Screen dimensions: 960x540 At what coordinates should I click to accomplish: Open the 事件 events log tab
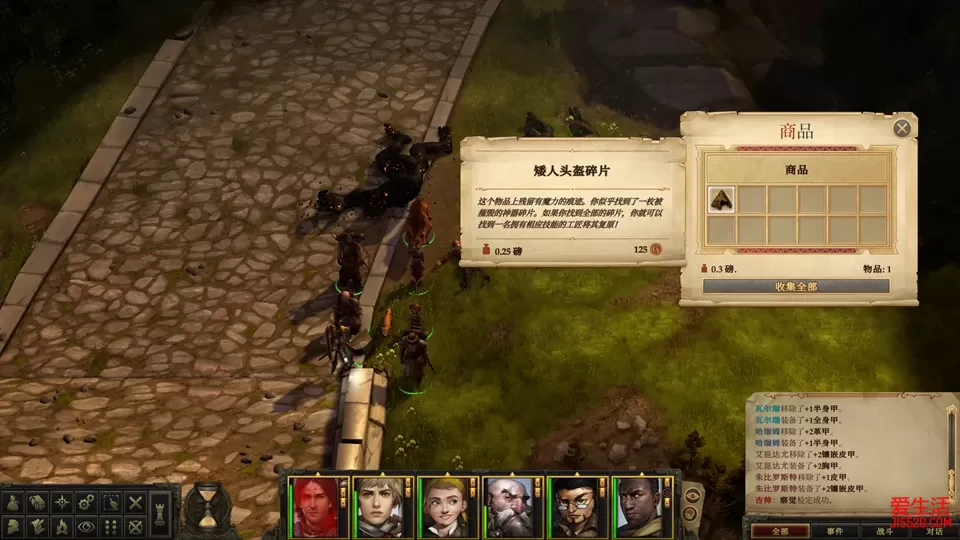[836, 531]
